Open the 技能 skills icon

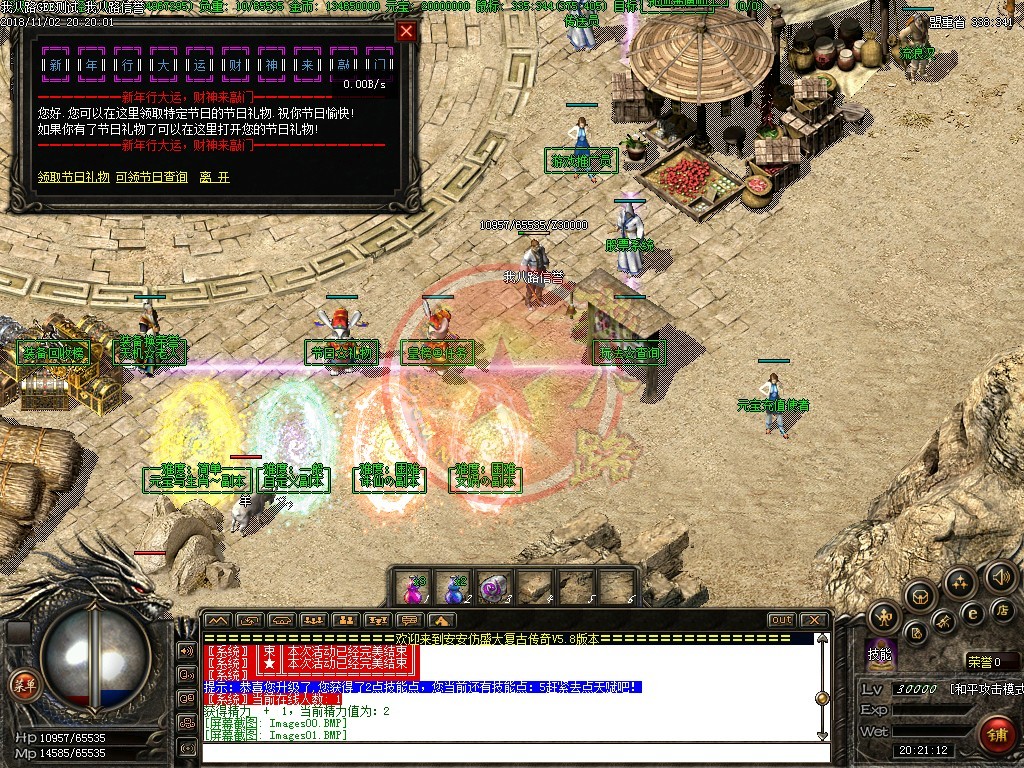(880, 652)
